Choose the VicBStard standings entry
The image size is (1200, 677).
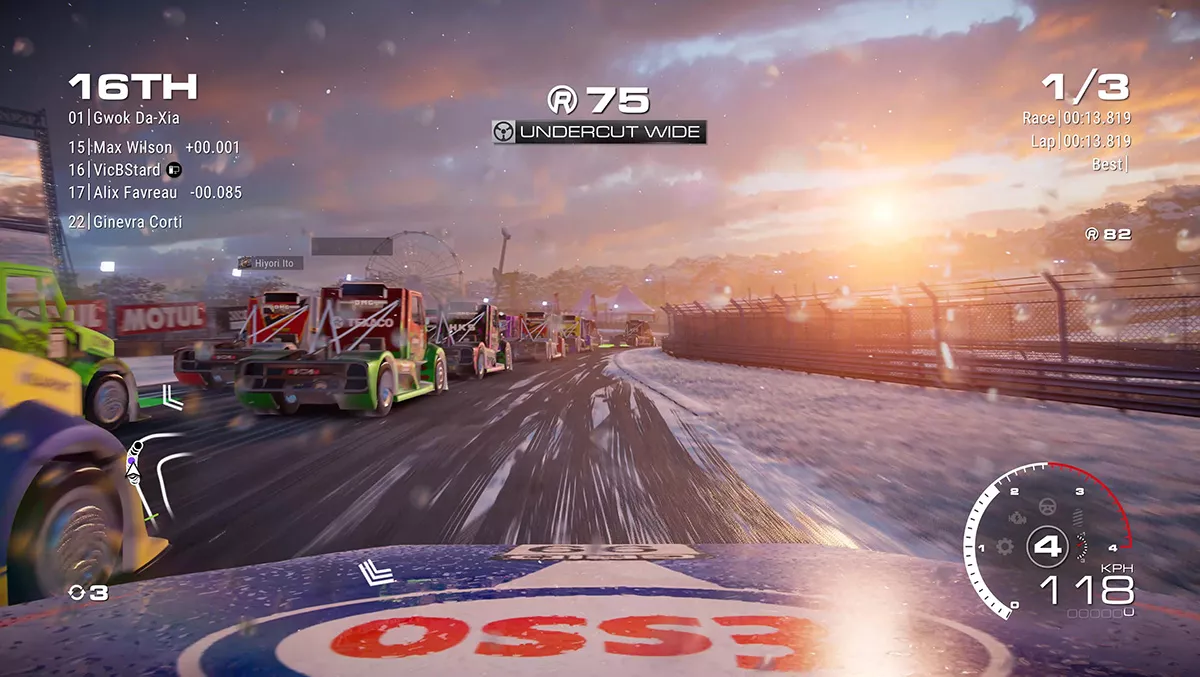[x=124, y=170]
